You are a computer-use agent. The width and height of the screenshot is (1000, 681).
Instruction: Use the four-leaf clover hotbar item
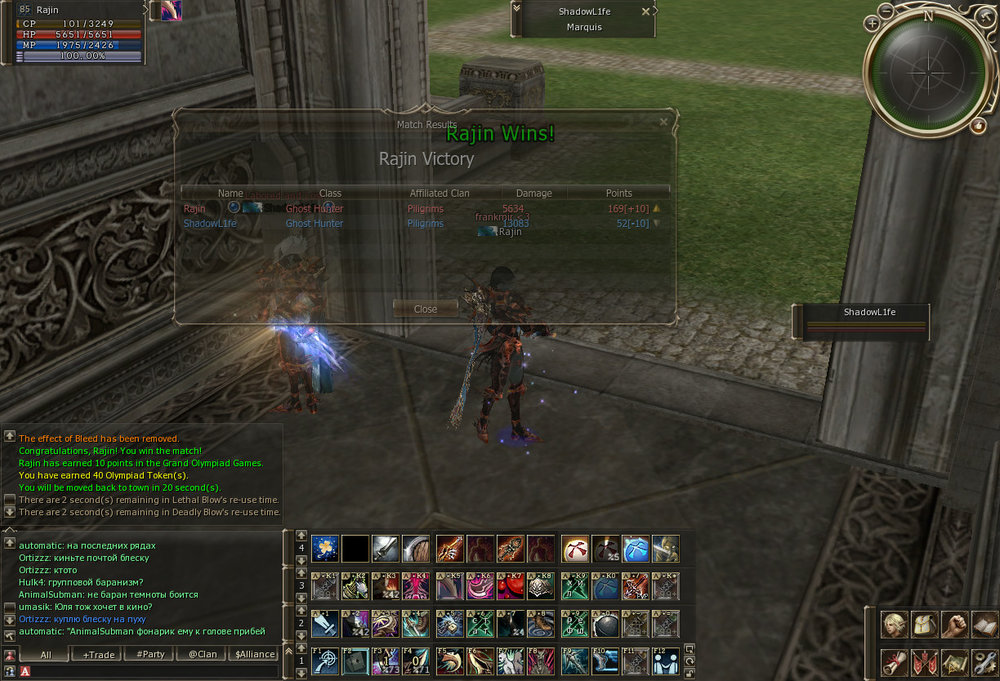tap(325, 548)
